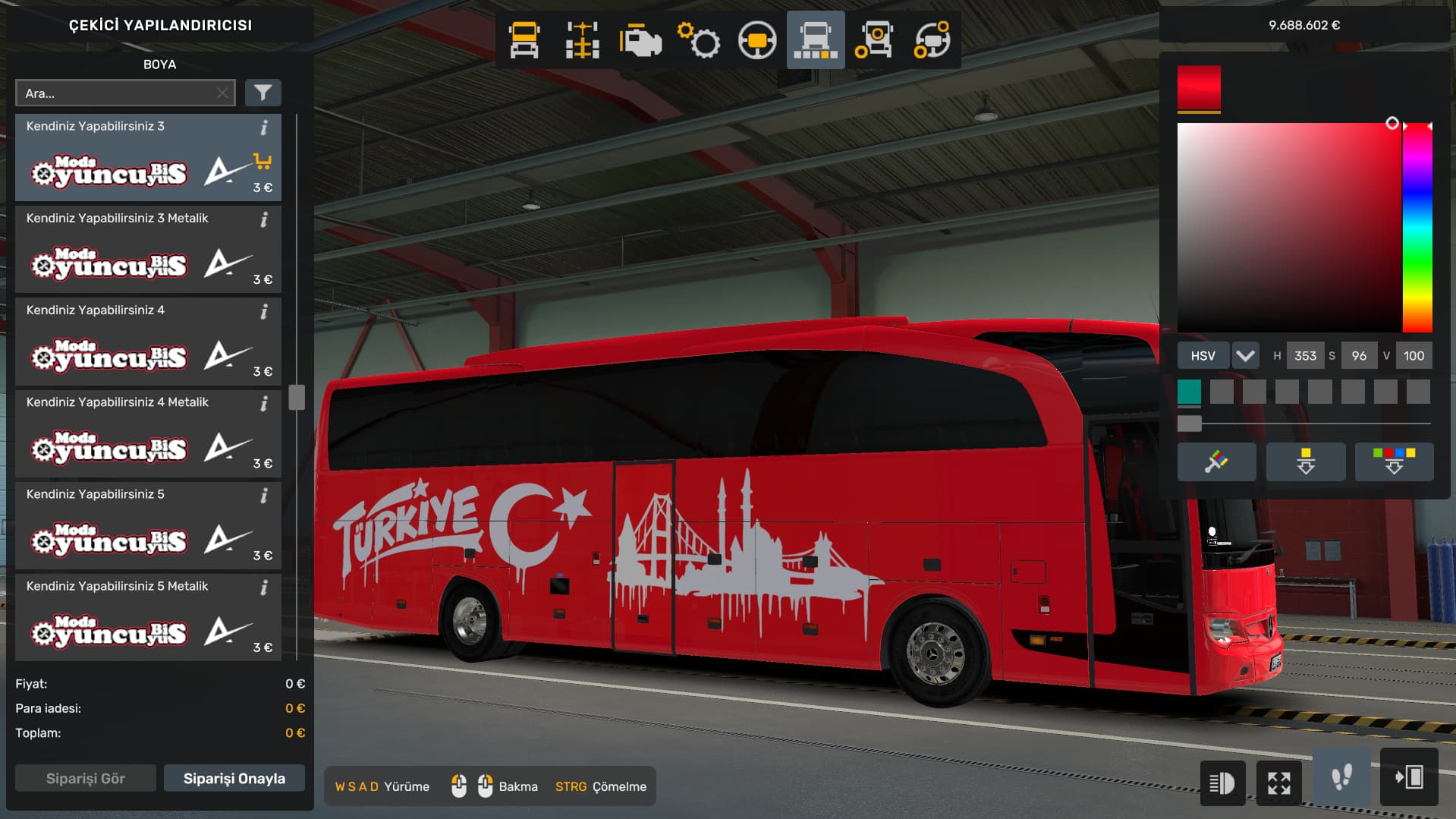This screenshot has width=1456, height=819.
Task: Open the paint list filter funnel
Action: point(263,93)
